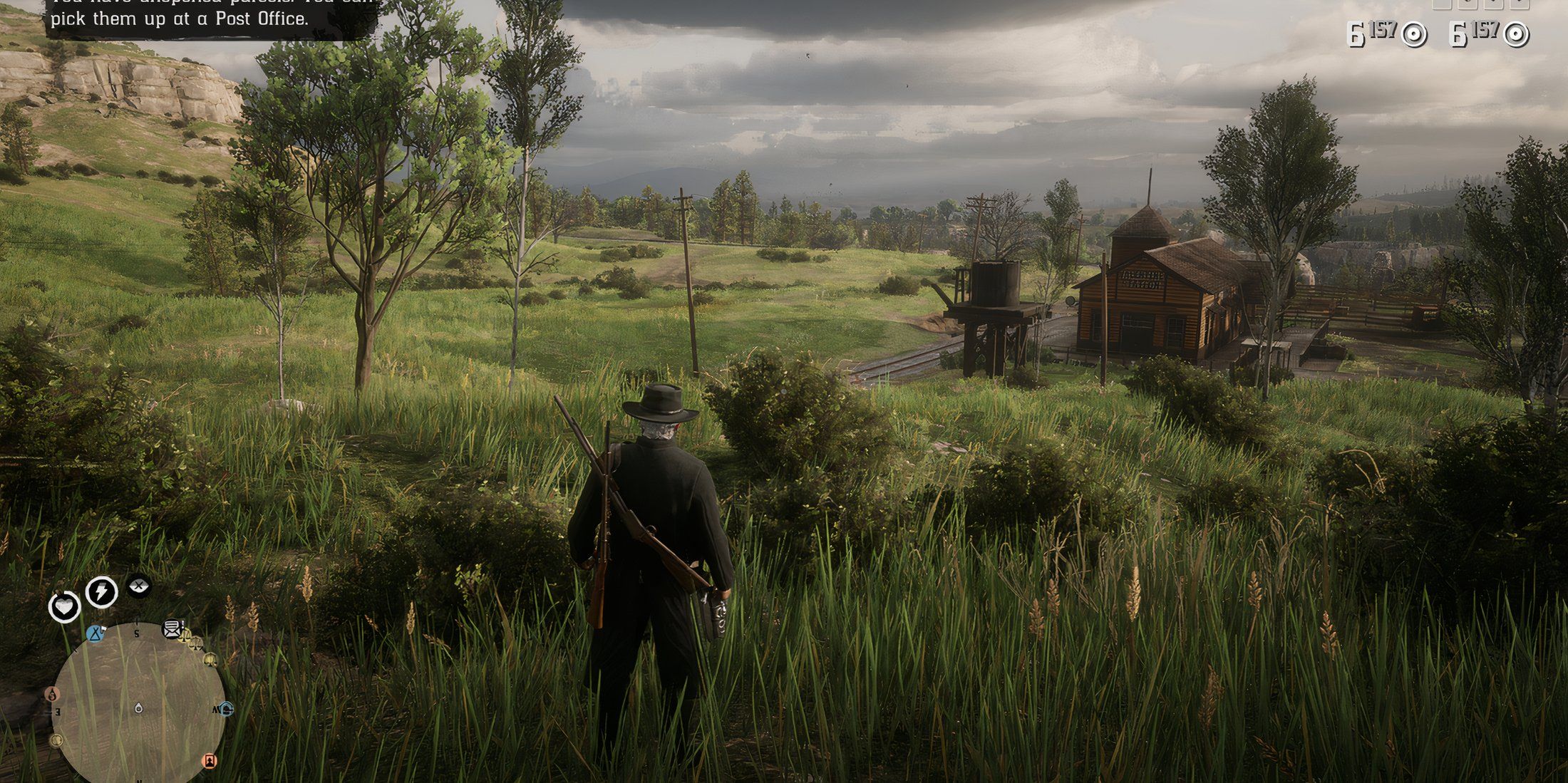Toggle the left sidearm ammo cartridge indicator
Screen dimensions: 1568x783
1415,34
